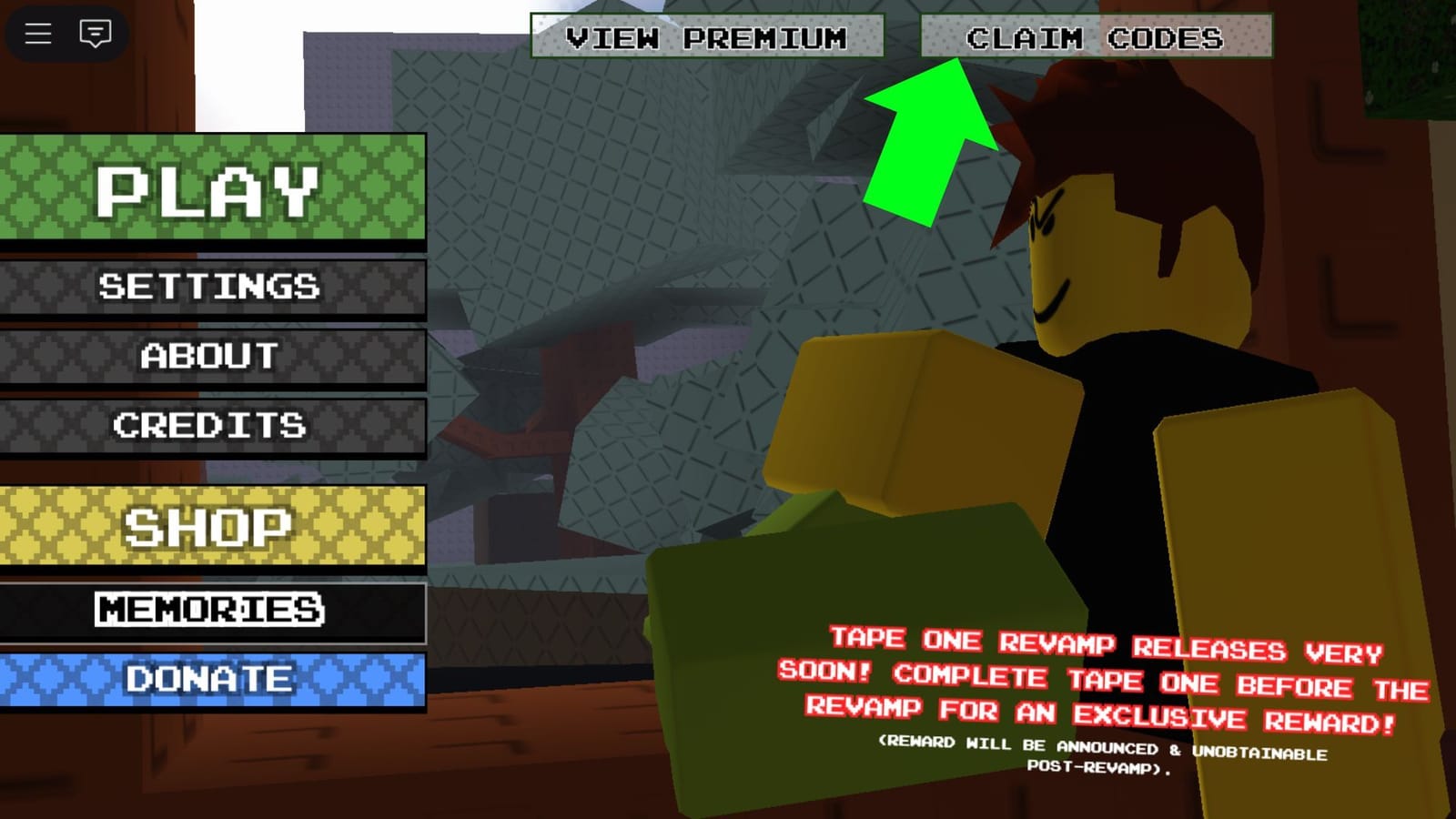Image resolution: width=1456 pixels, height=819 pixels.
Task: View the CREDITS screen
Action: tap(211, 425)
